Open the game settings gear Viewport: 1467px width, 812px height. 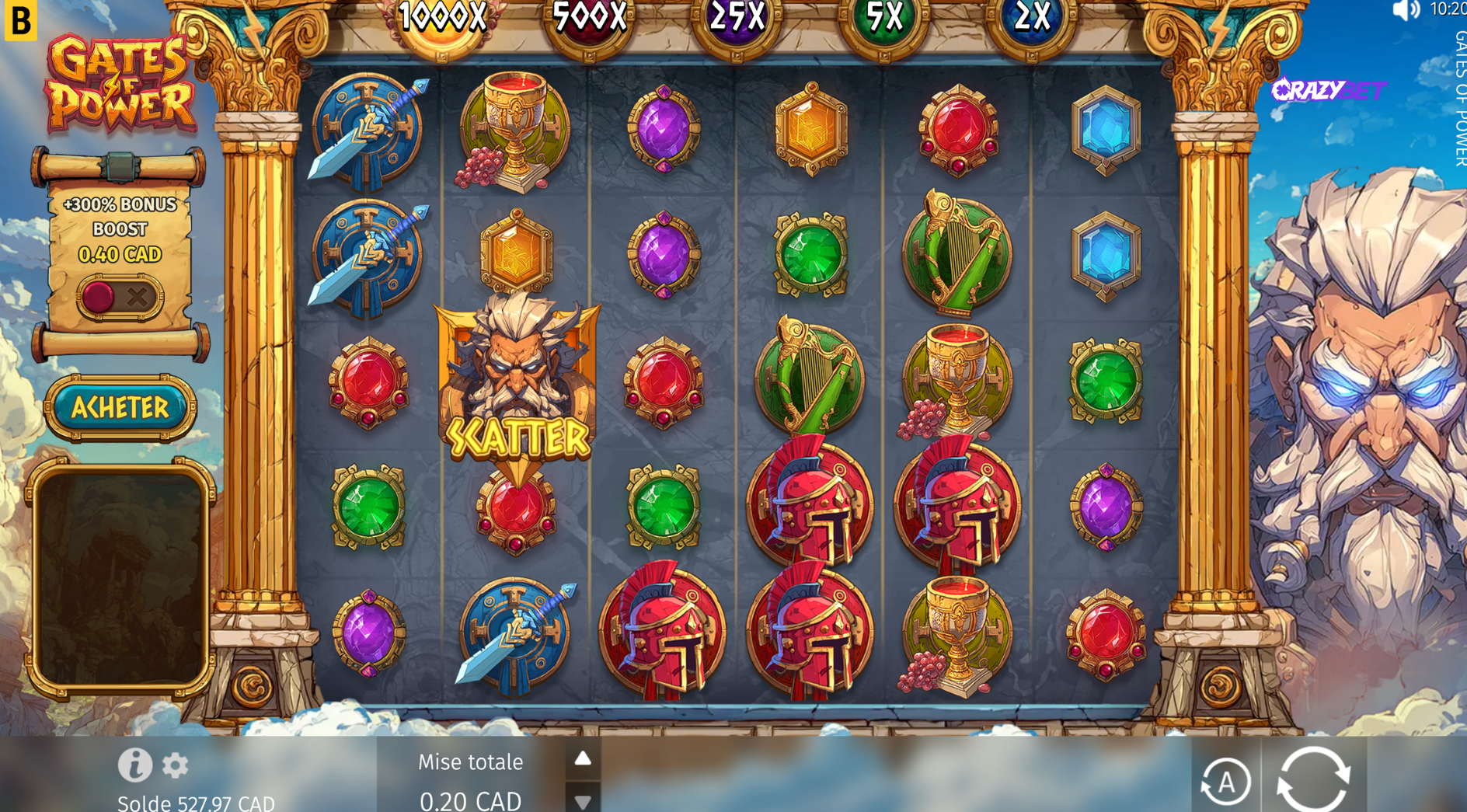pos(176,768)
